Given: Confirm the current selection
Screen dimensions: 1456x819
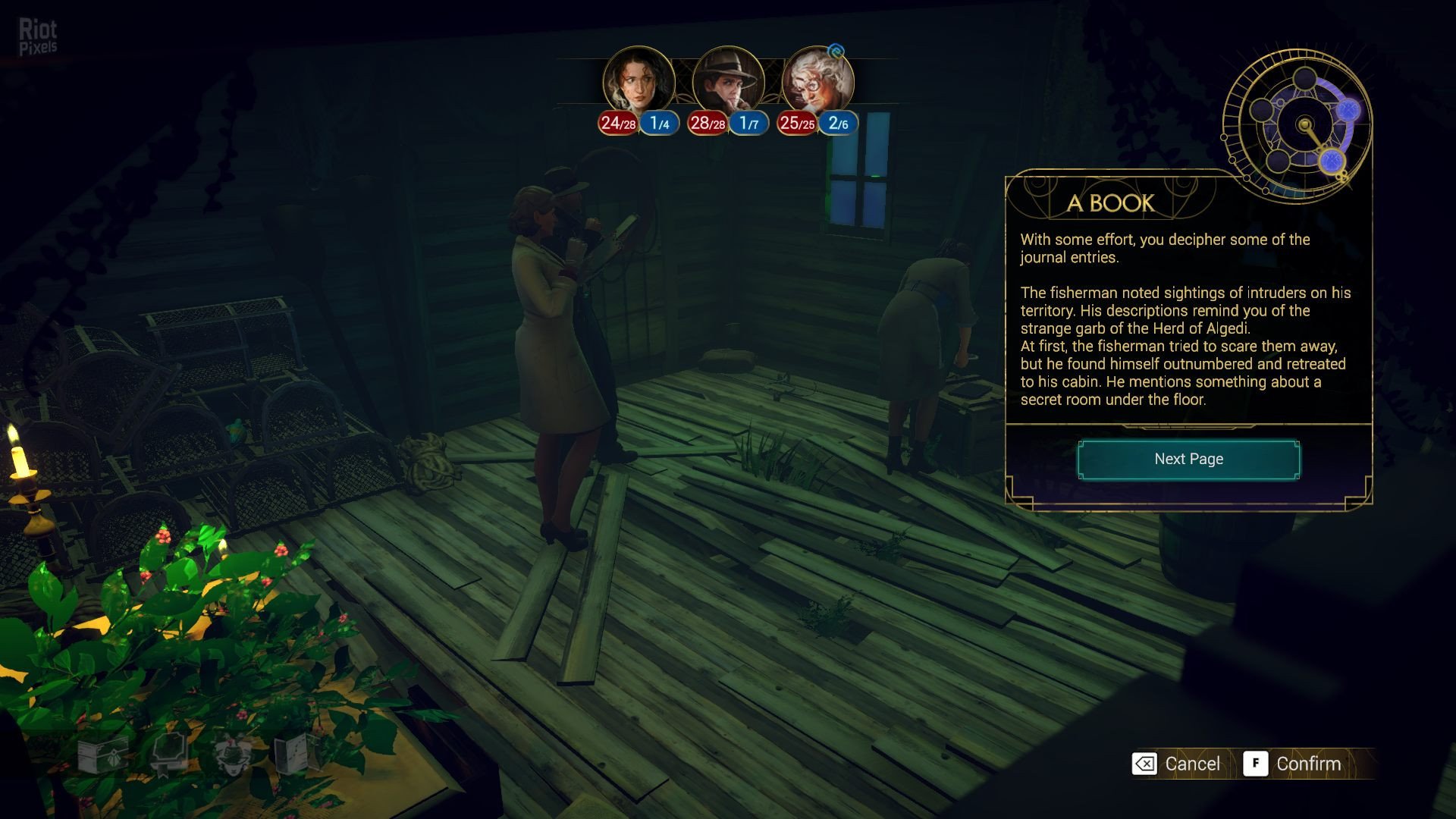Looking at the screenshot, I should (1294, 764).
